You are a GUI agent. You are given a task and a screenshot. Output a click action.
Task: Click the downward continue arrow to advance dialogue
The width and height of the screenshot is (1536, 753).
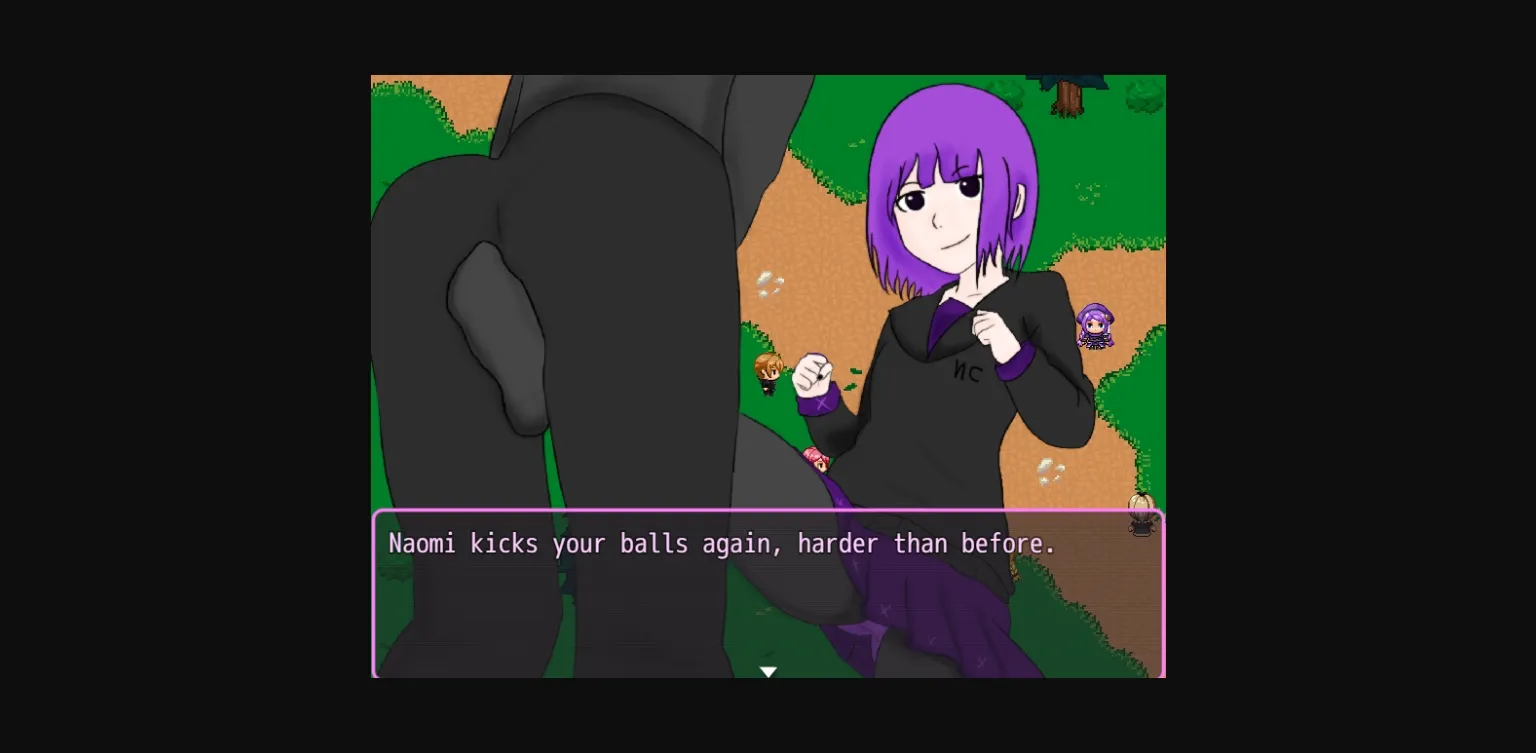[768, 670]
